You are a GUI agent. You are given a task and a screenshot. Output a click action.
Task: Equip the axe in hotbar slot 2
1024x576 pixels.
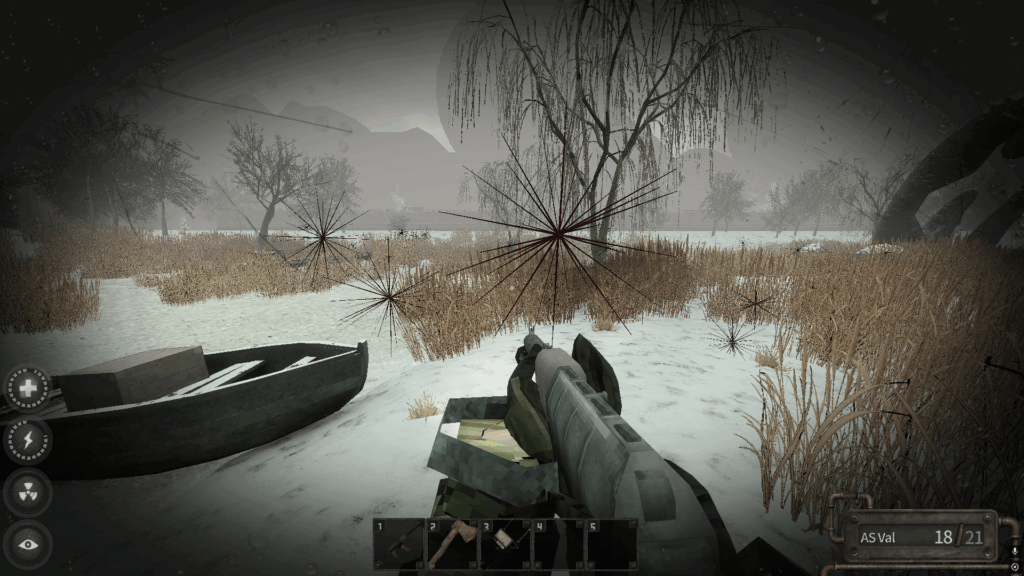point(452,544)
